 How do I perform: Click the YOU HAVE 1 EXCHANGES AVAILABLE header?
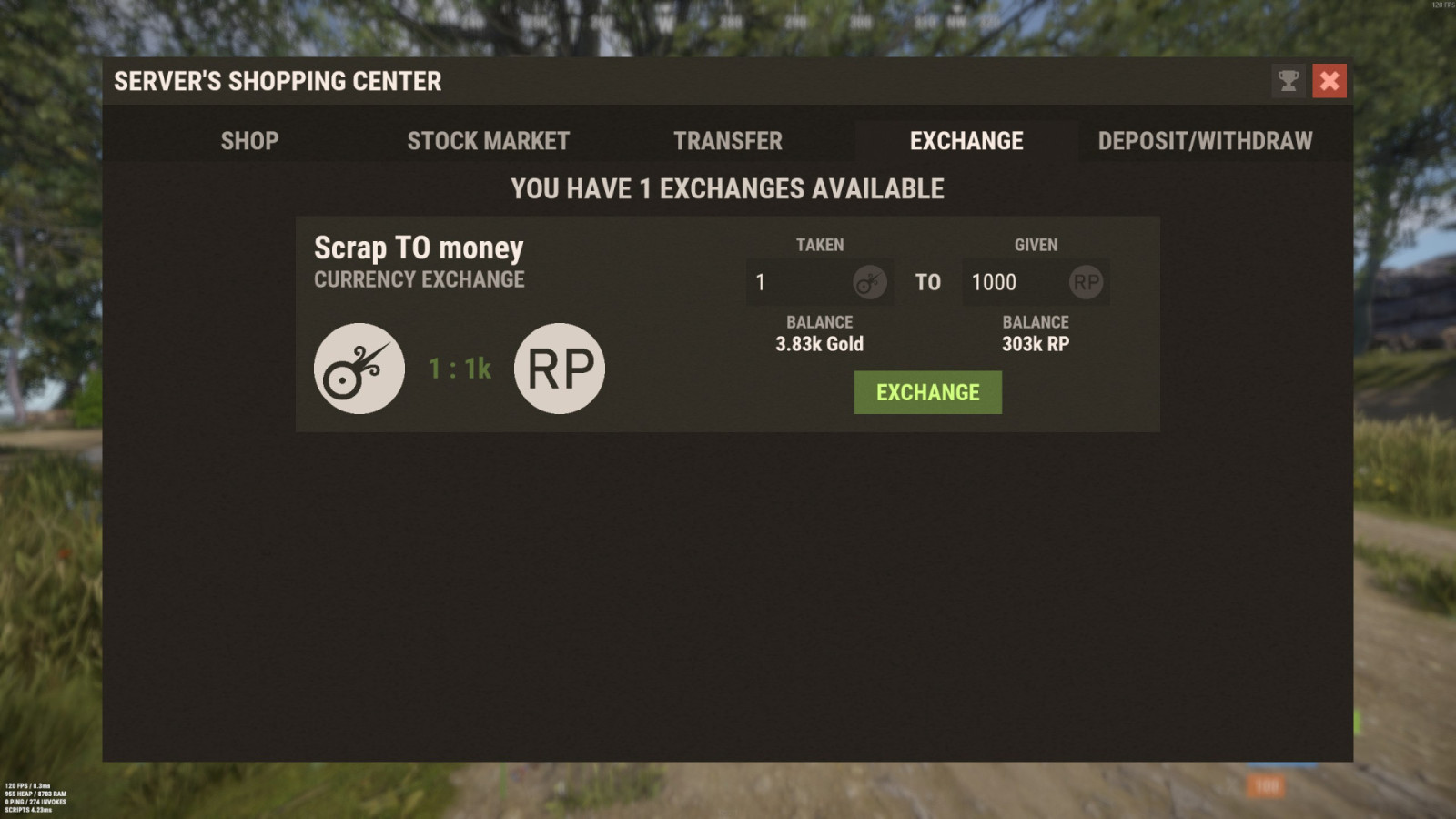click(x=728, y=189)
